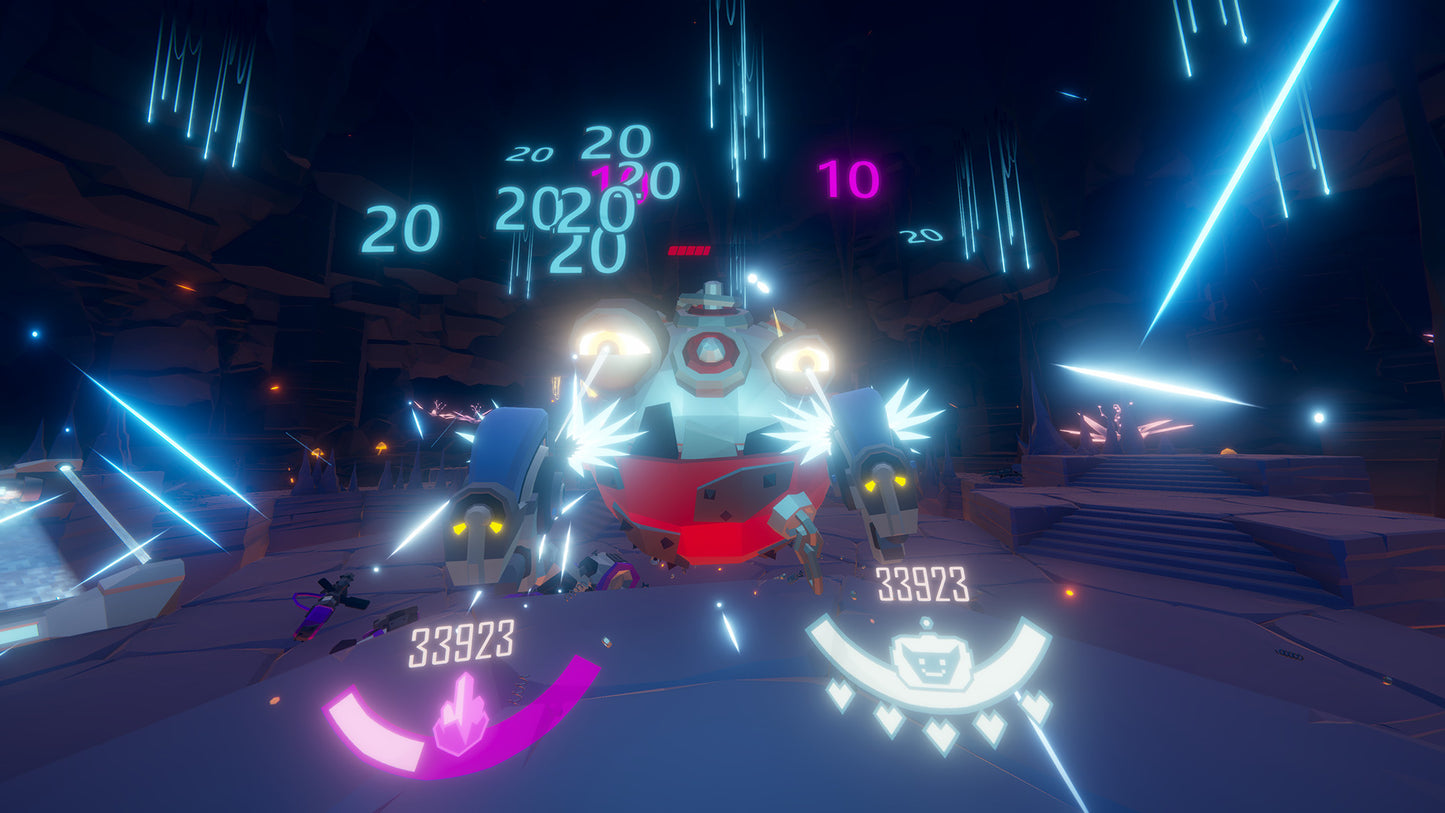Click the magenta 120 damage number
This screenshot has height=813, width=1445.
click(x=620, y=182)
